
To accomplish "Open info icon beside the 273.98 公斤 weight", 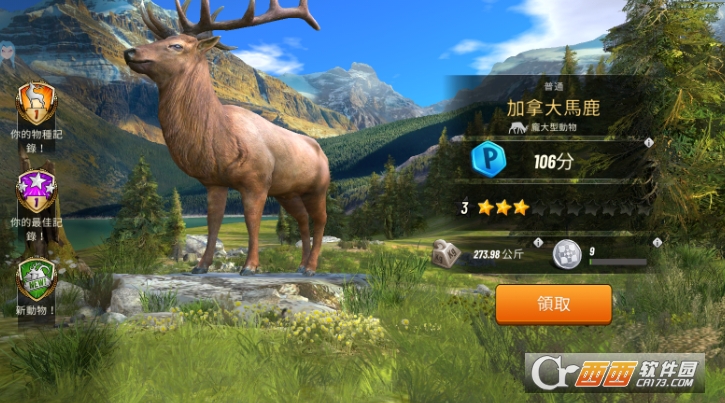I will 538,243.
